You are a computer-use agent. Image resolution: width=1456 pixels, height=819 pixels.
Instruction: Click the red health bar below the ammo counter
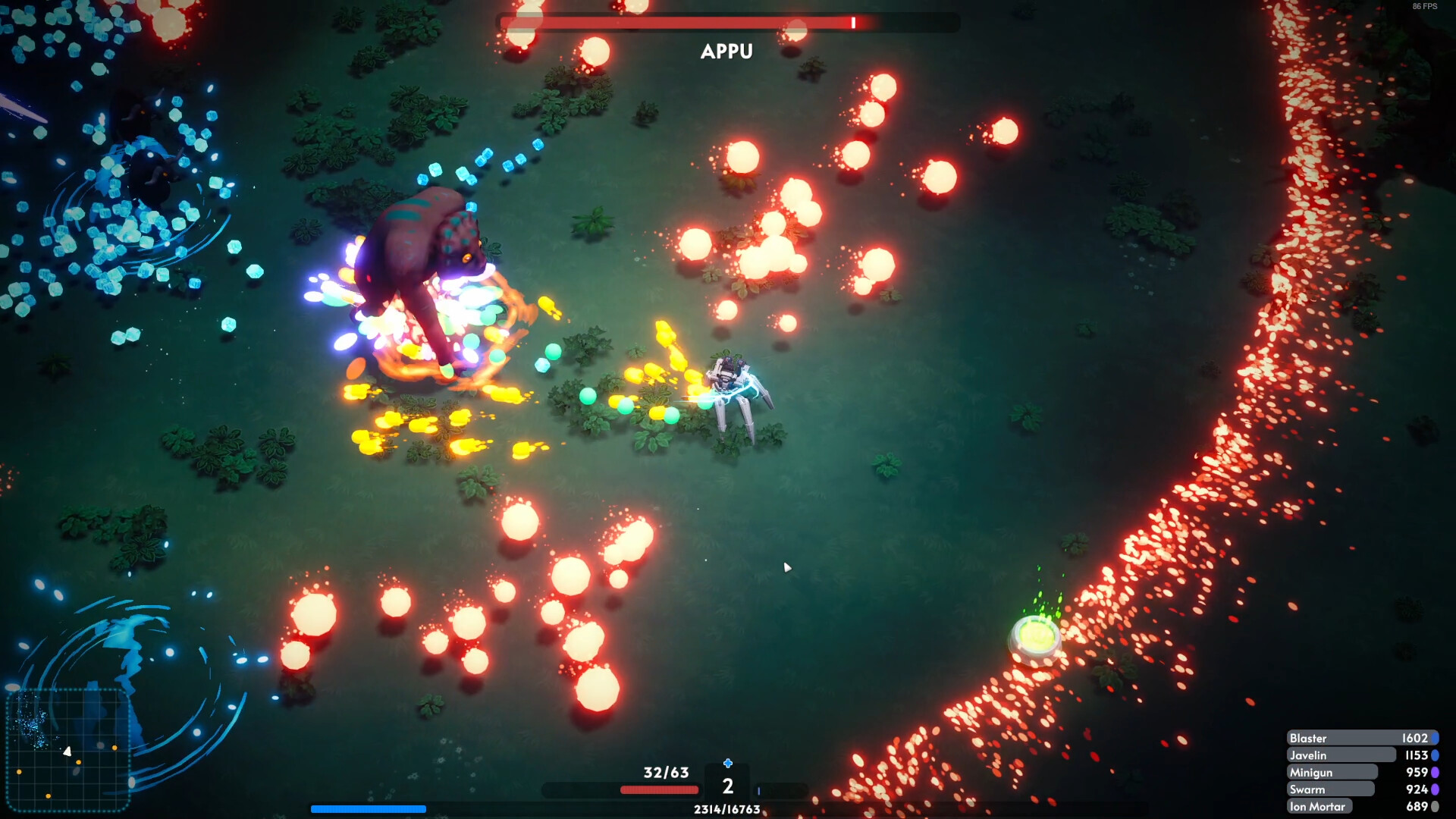click(x=660, y=791)
